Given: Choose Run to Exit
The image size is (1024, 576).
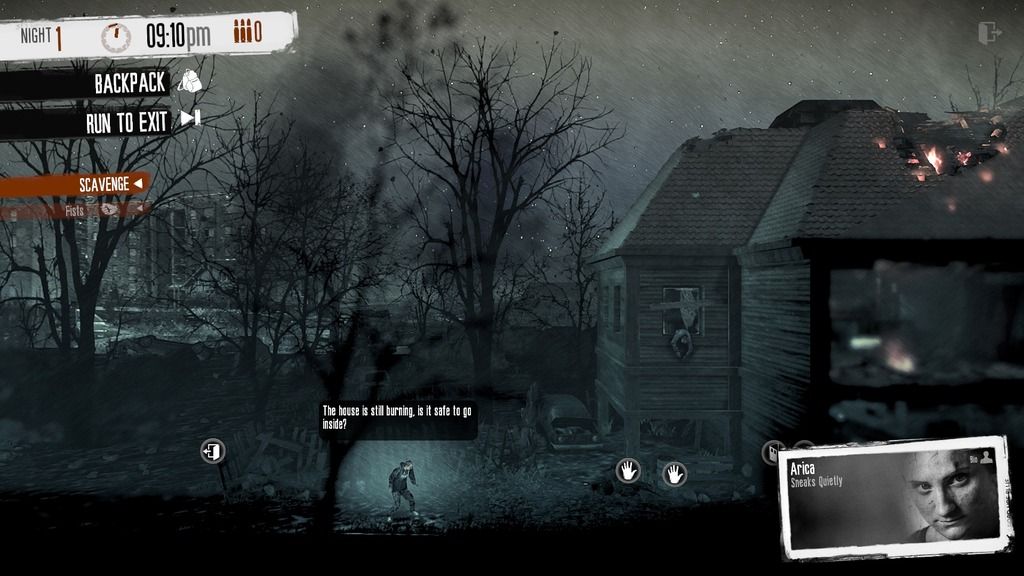Looking at the screenshot, I should pos(126,122).
